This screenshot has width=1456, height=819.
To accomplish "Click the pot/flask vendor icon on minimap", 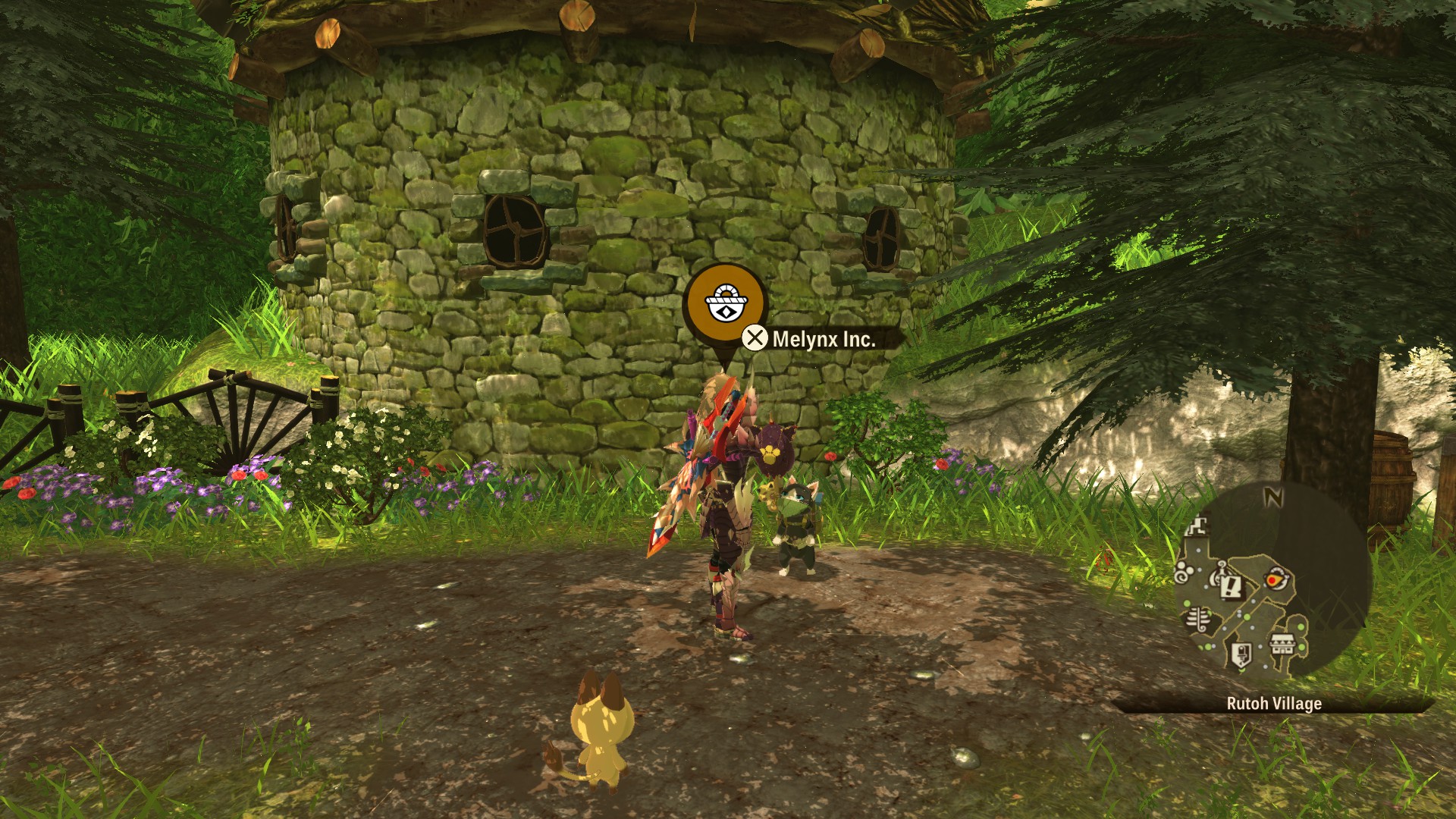I will click(x=1219, y=574).
